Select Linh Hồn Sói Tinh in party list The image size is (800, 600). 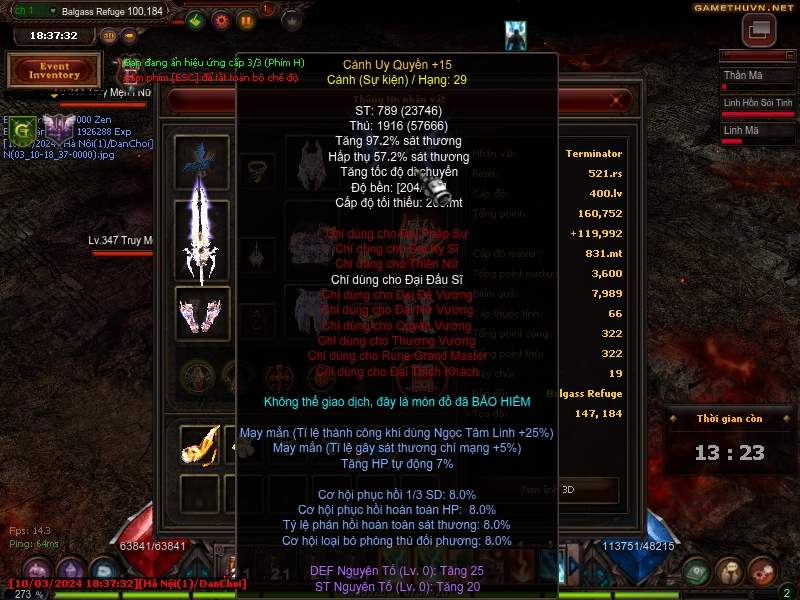(757, 103)
